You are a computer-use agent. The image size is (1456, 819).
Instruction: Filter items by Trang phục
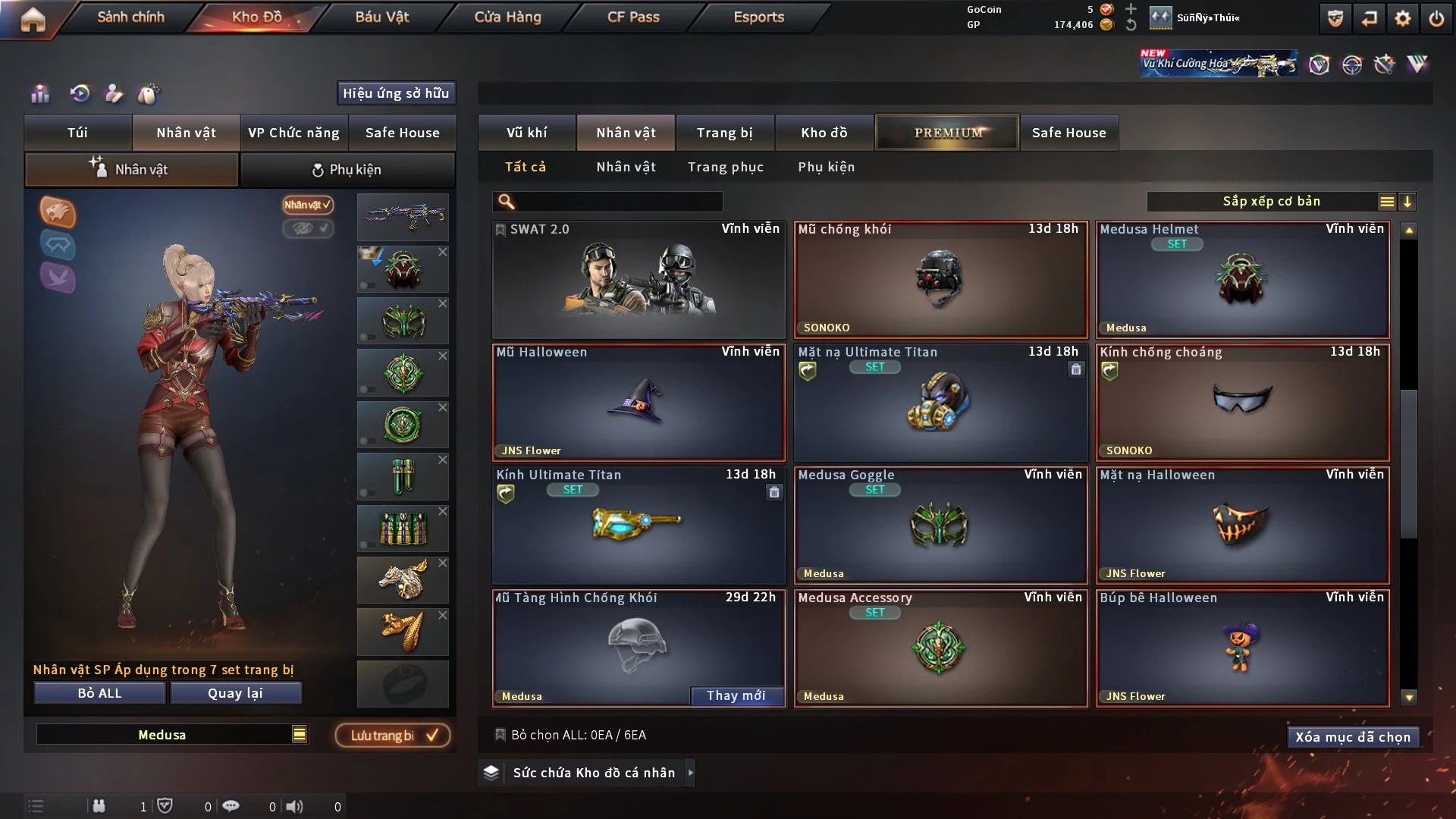(725, 167)
